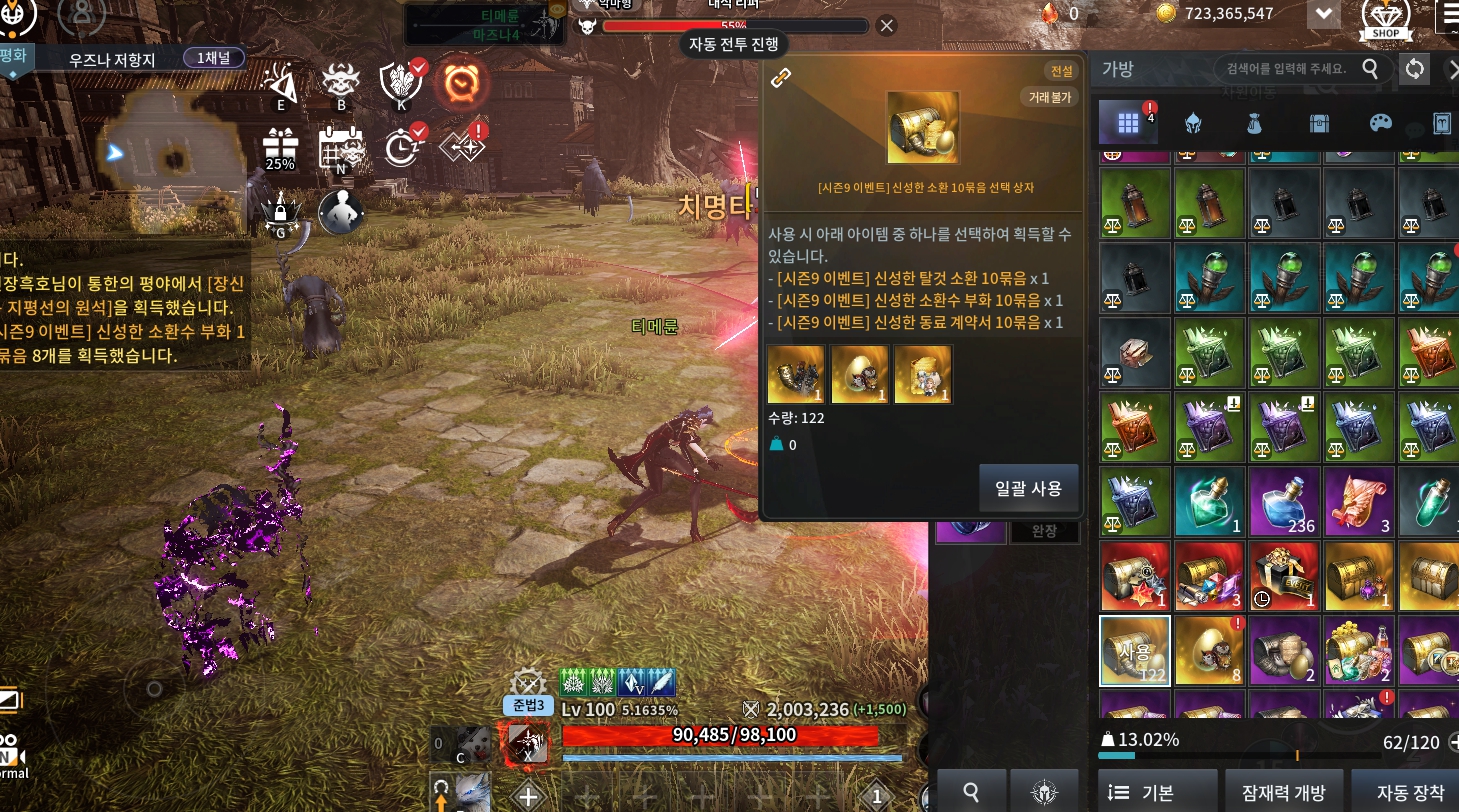Type in the bag search field
The height and width of the screenshot is (812, 1459).
[1285, 68]
